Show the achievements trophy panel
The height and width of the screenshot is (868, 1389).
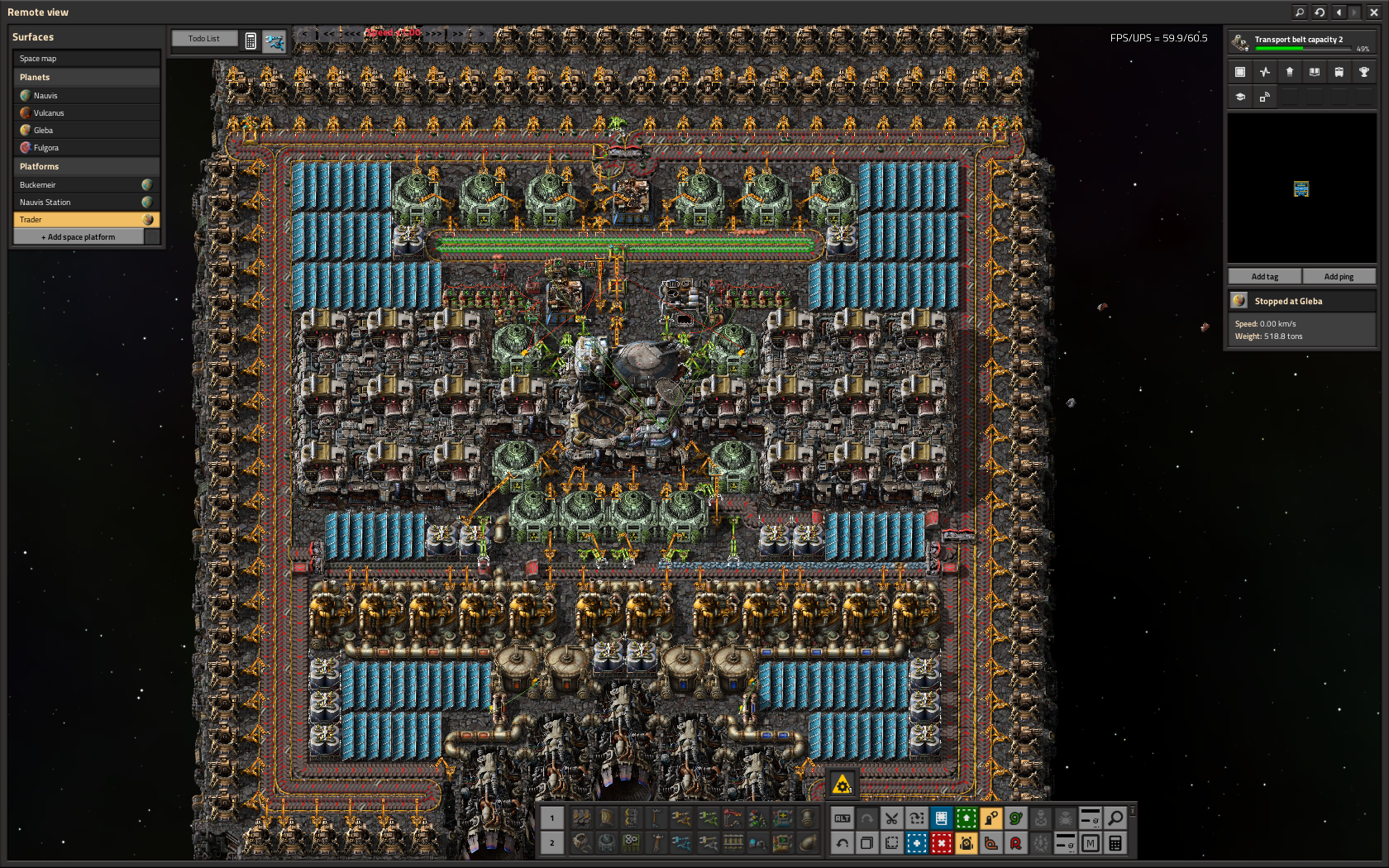click(1364, 73)
